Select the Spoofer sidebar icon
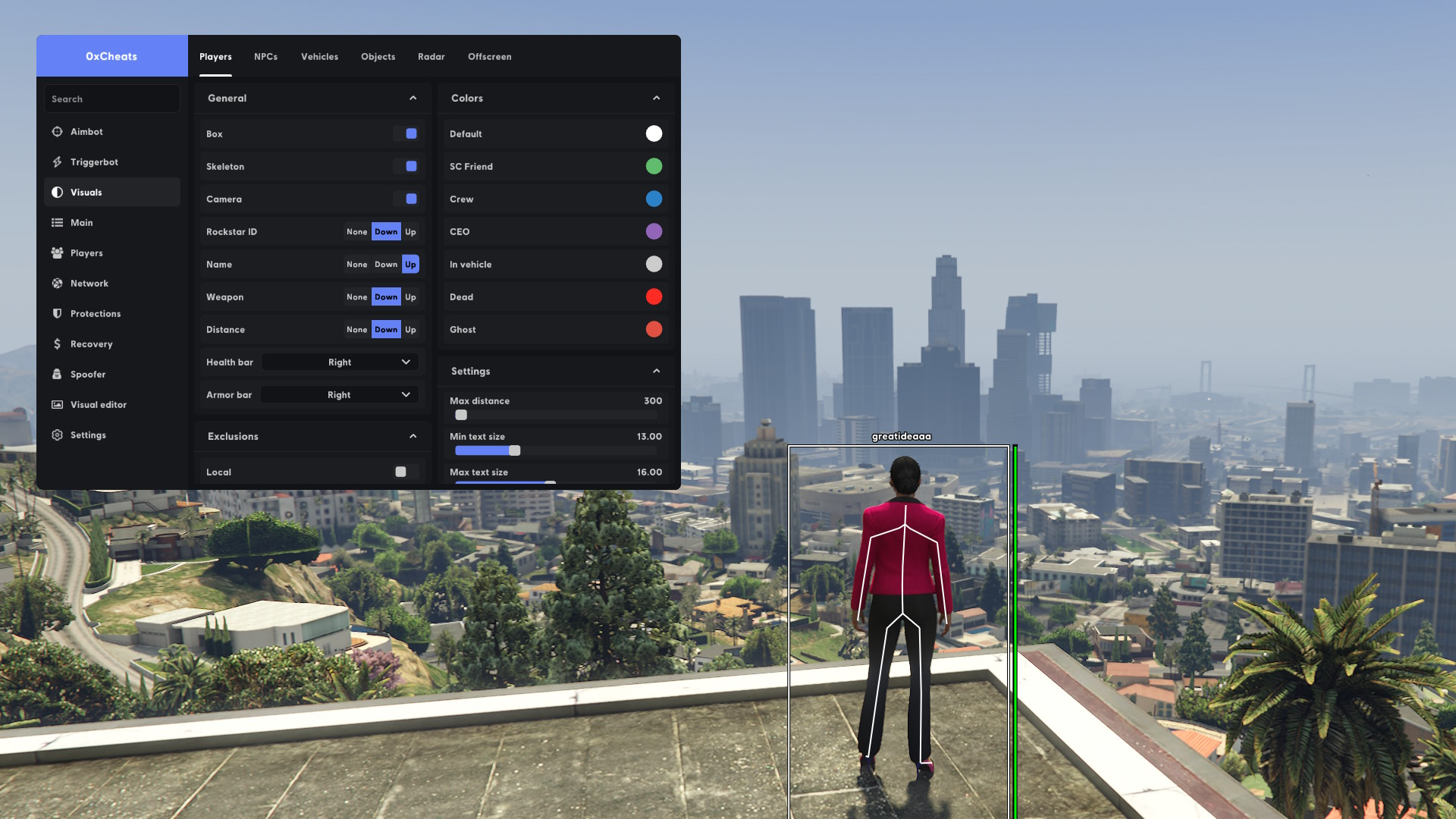1456x819 pixels. pos(58,374)
